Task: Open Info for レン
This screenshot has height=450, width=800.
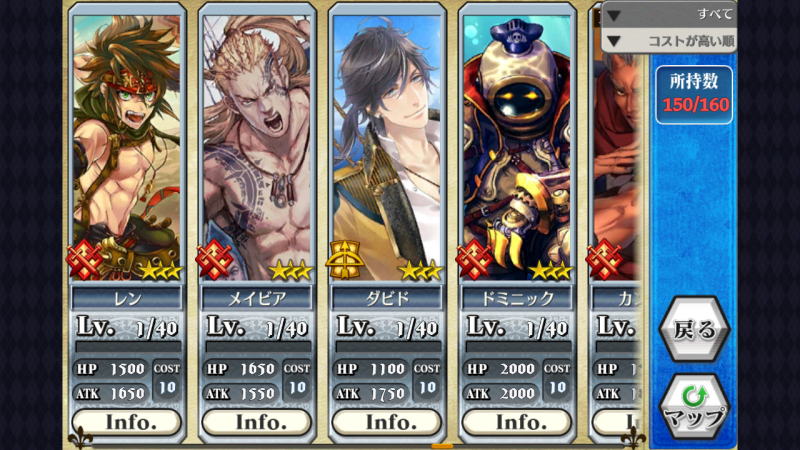Action: click(x=127, y=422)
